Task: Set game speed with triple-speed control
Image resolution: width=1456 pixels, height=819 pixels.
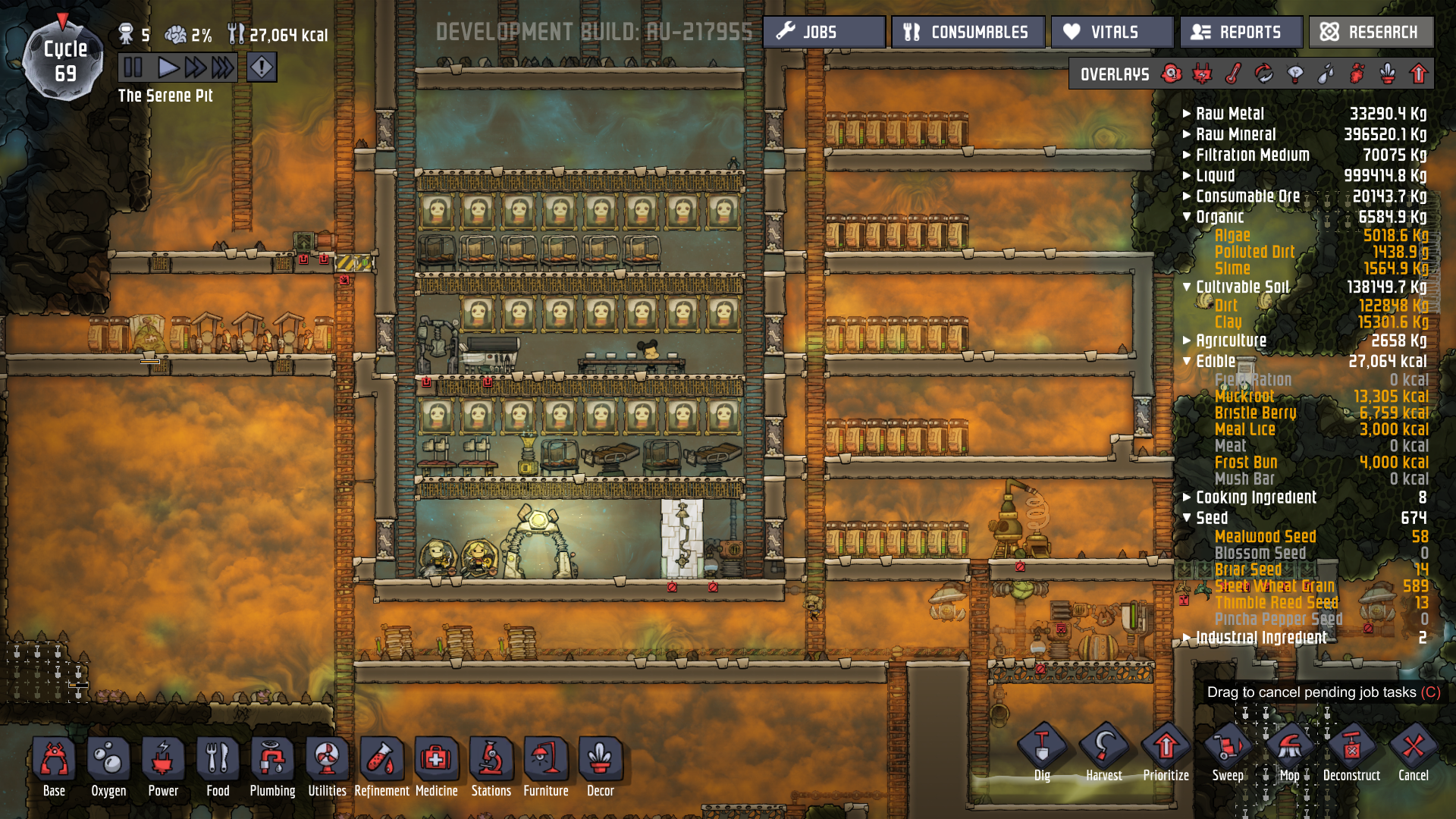Action: [222, 67]
